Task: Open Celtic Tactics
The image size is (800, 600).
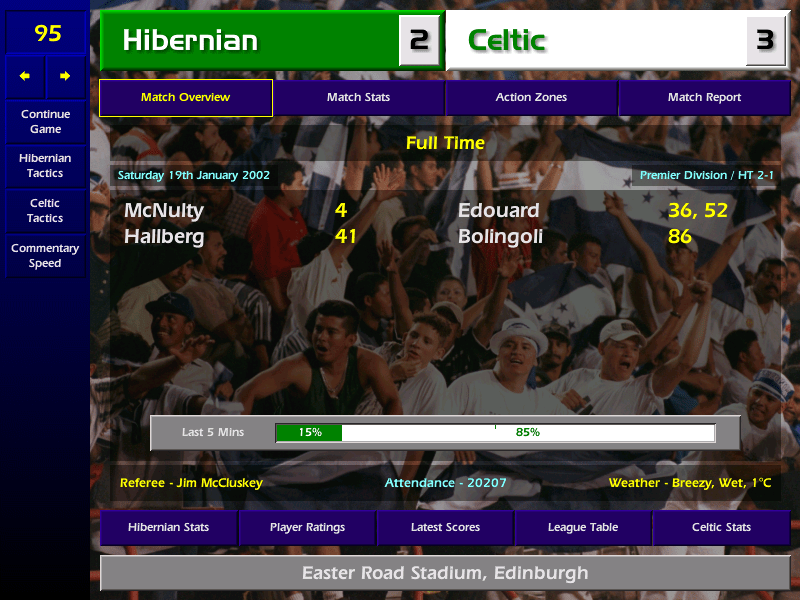Action: 45,210
